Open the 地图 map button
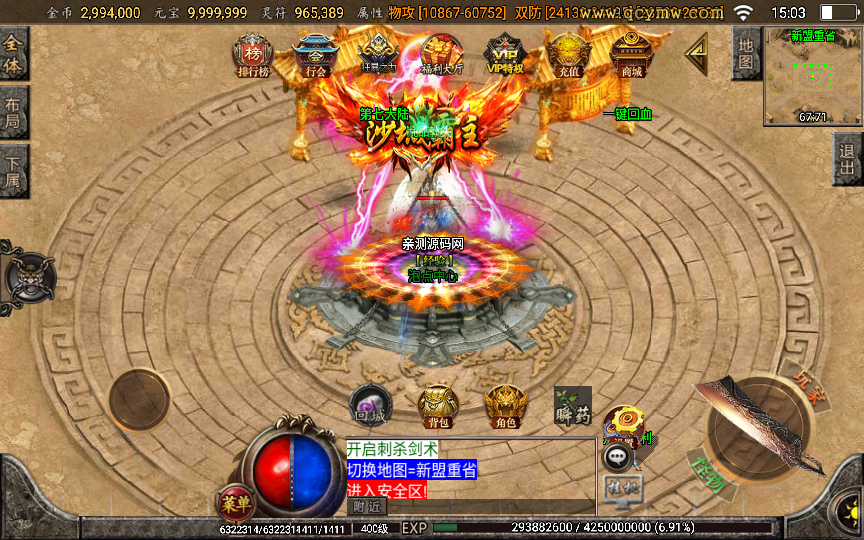Image resolution: width=864 pixels, height=540 pixels. 746,53
